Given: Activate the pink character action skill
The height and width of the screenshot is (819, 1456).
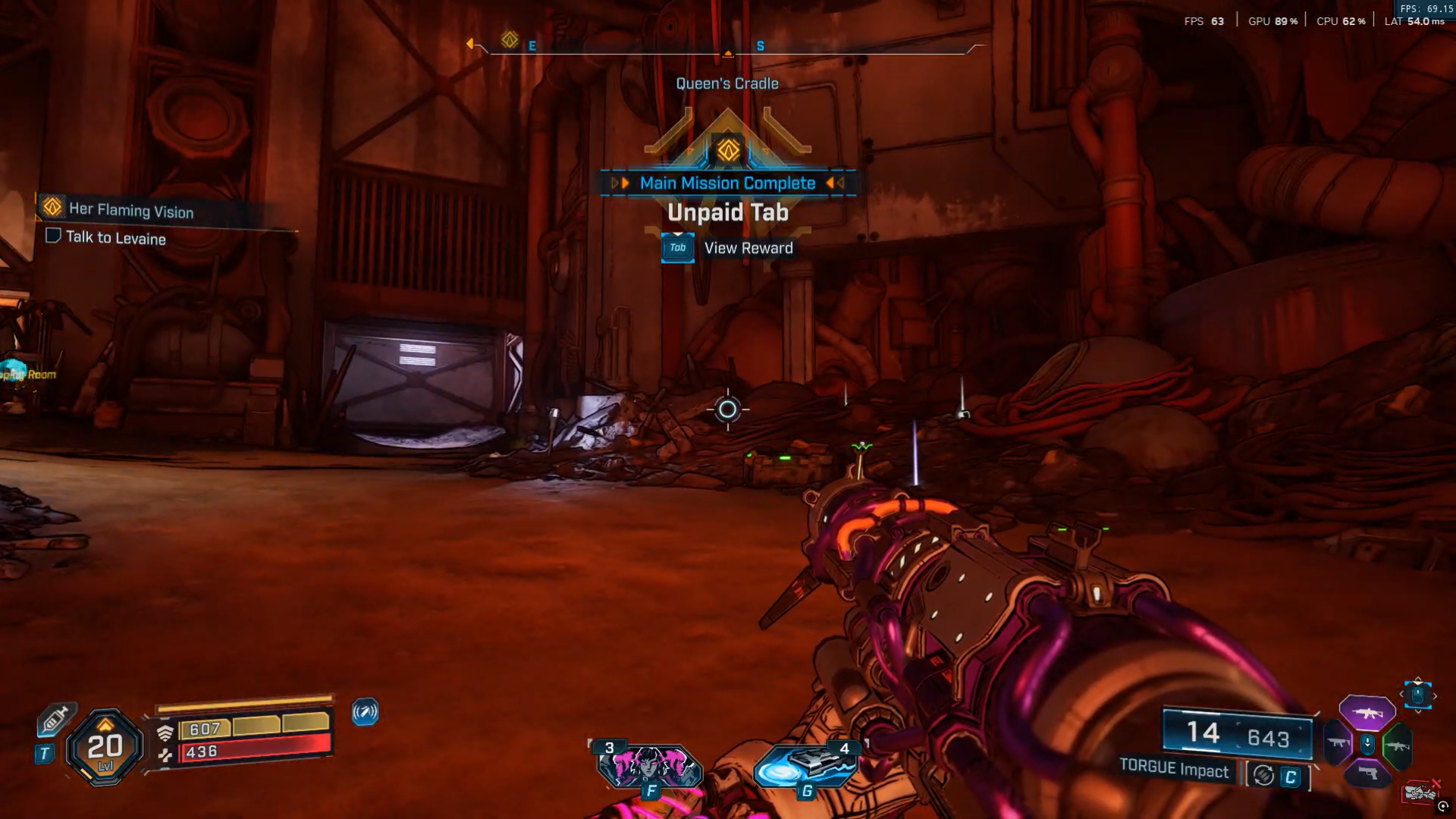Looking at the screenshot, I should point(649,767).
